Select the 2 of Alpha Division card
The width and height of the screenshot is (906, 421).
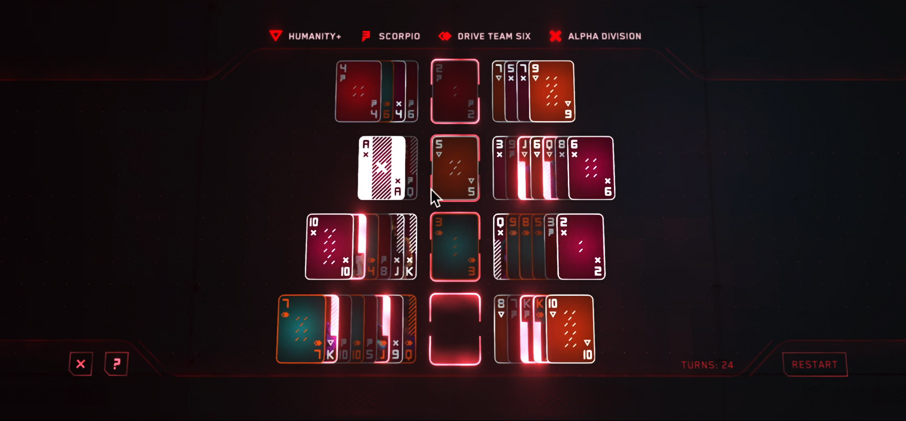click(x=582, y=246)
